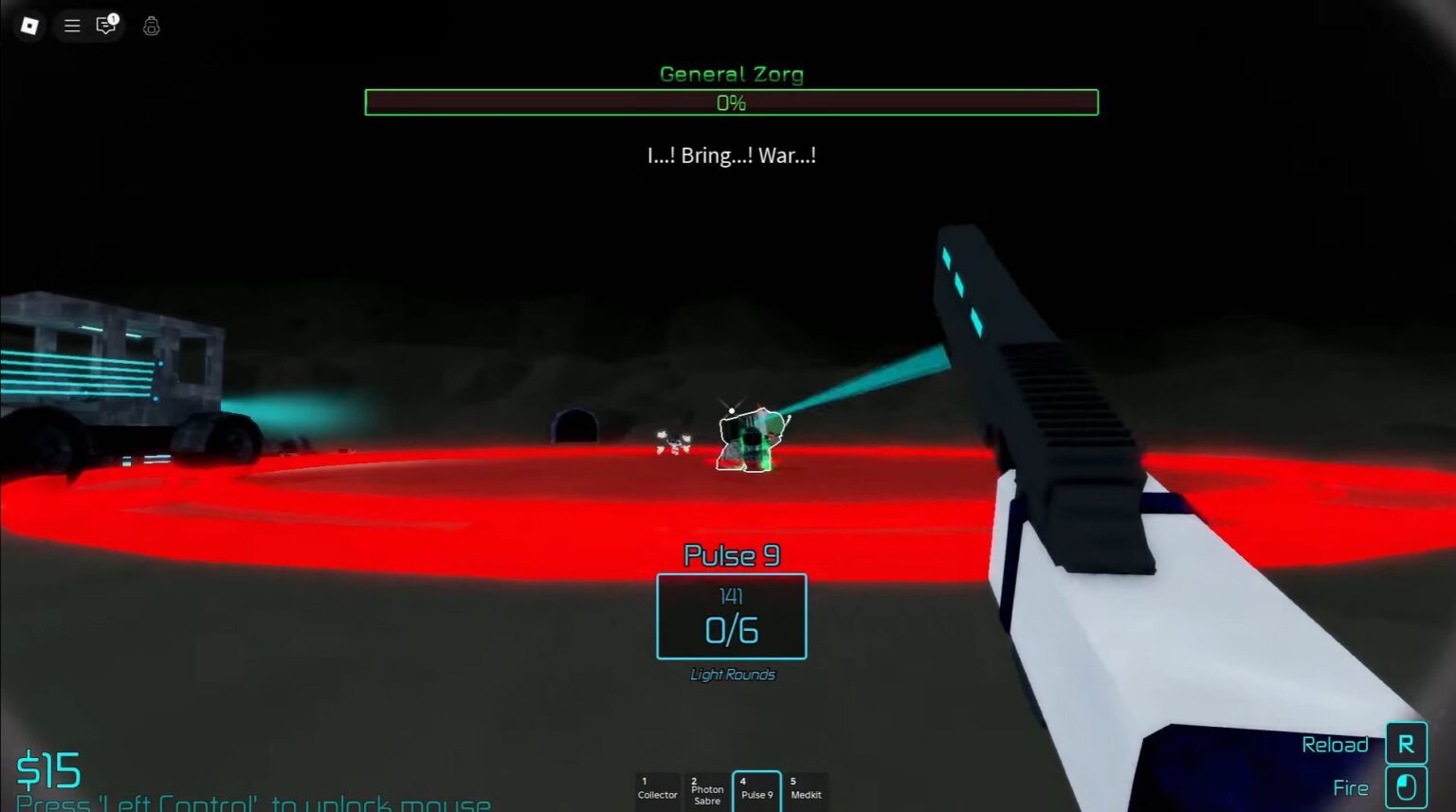Click the R reload key icon
This screenshot has height=812, width=1456.
(1406, 744)
